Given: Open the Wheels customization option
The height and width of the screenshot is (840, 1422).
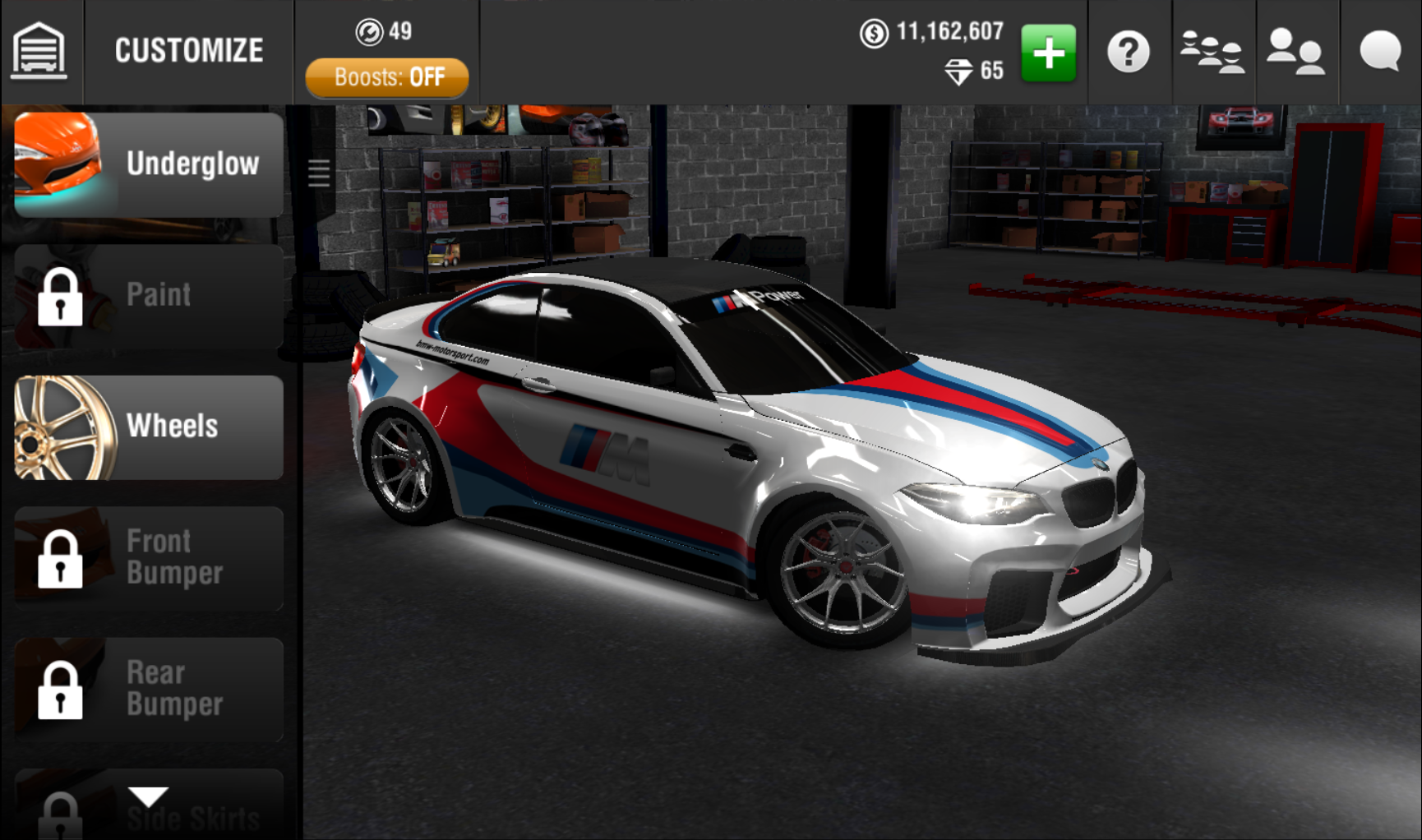Looking at the screenshot, I should point(149,427).
